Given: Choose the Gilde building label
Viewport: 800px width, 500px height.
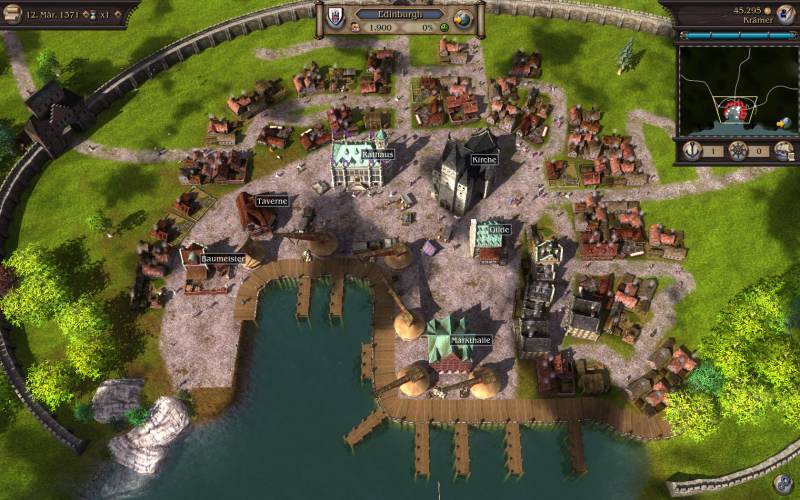Looking at the screenshot, I should pos(499,230).
